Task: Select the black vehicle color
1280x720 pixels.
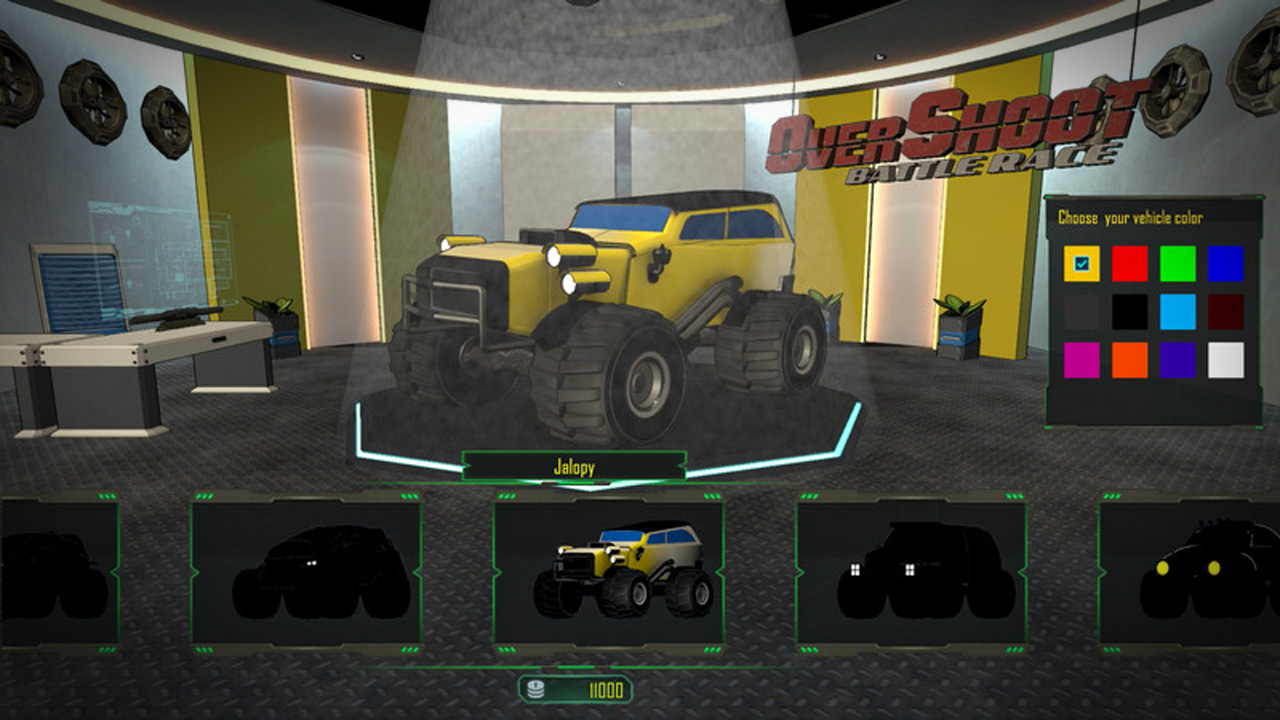Action: [x=1129, y=311]
